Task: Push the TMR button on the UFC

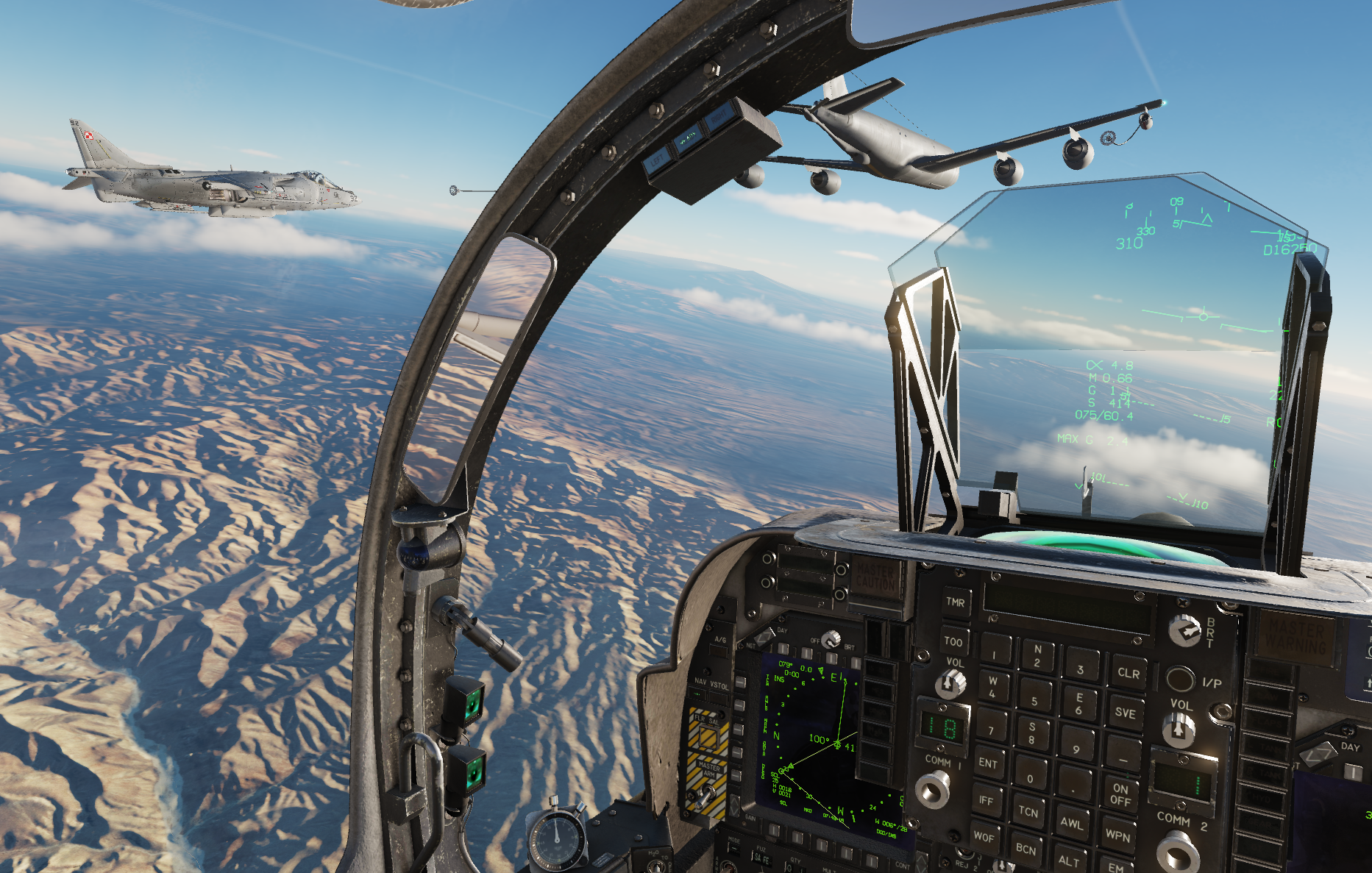Action: [956, 602]
